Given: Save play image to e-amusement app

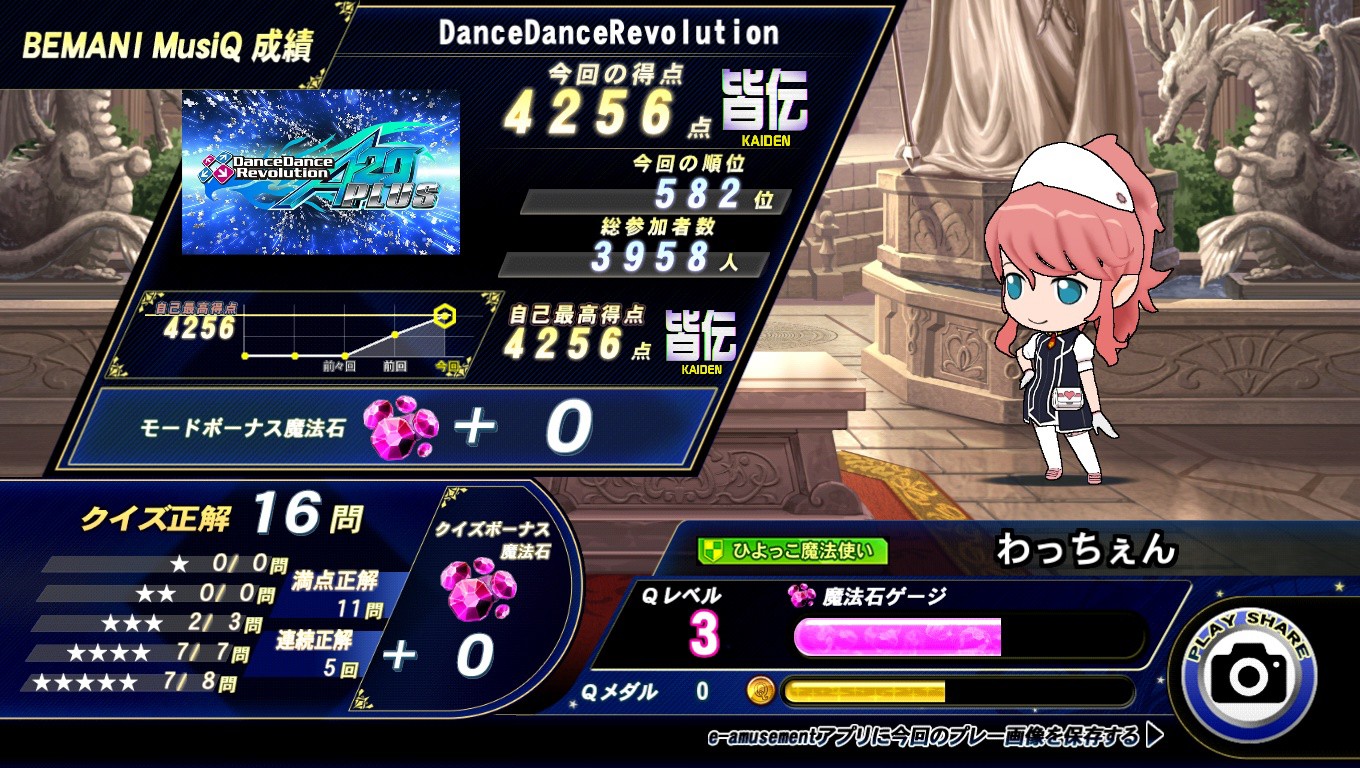Looking at the screenshot, I should click(935, 737).
